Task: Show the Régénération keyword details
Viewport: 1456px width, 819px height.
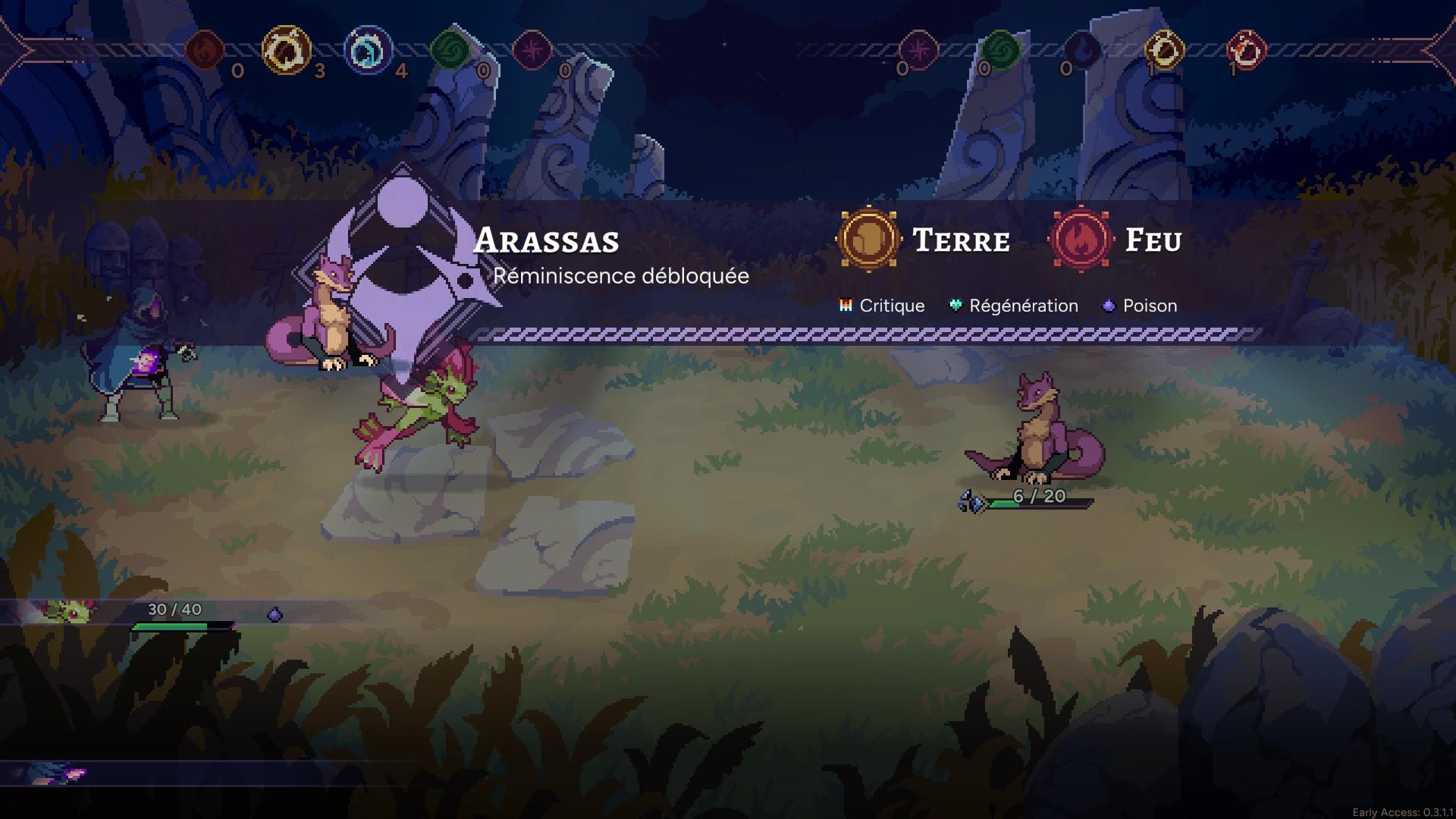Action: point(1014,306)
